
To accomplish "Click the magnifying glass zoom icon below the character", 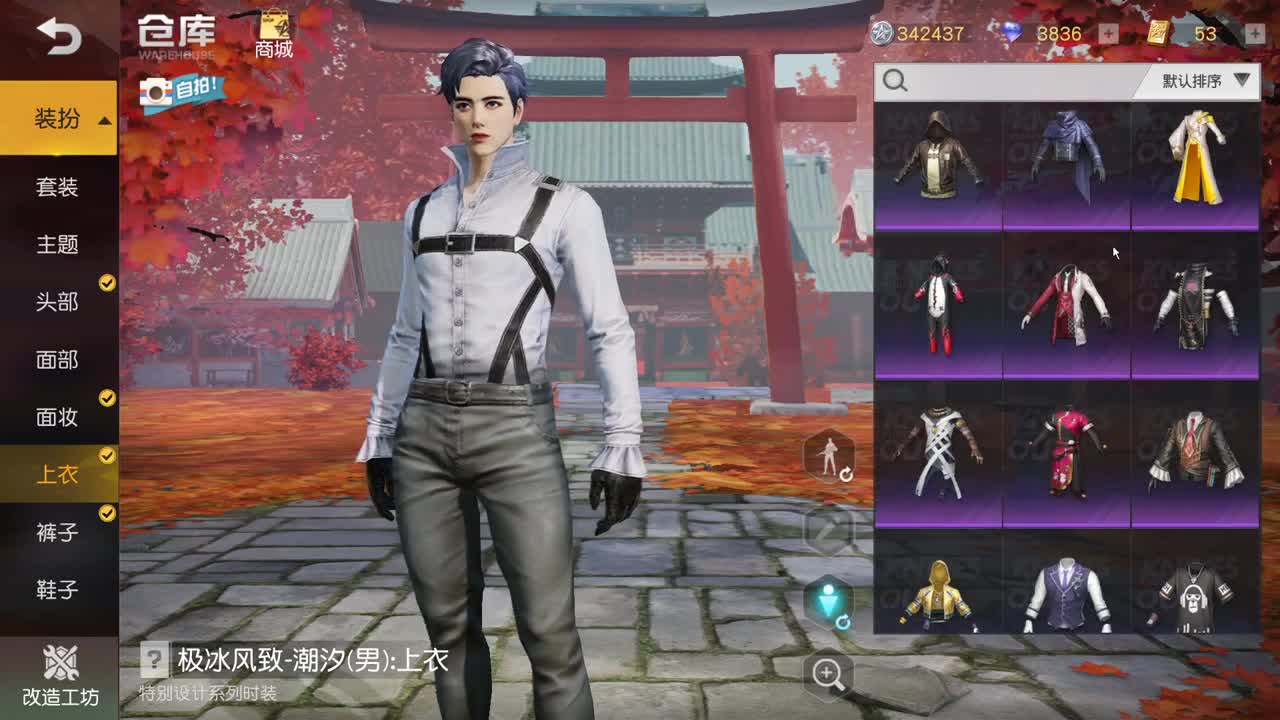I will coord(827,676).
